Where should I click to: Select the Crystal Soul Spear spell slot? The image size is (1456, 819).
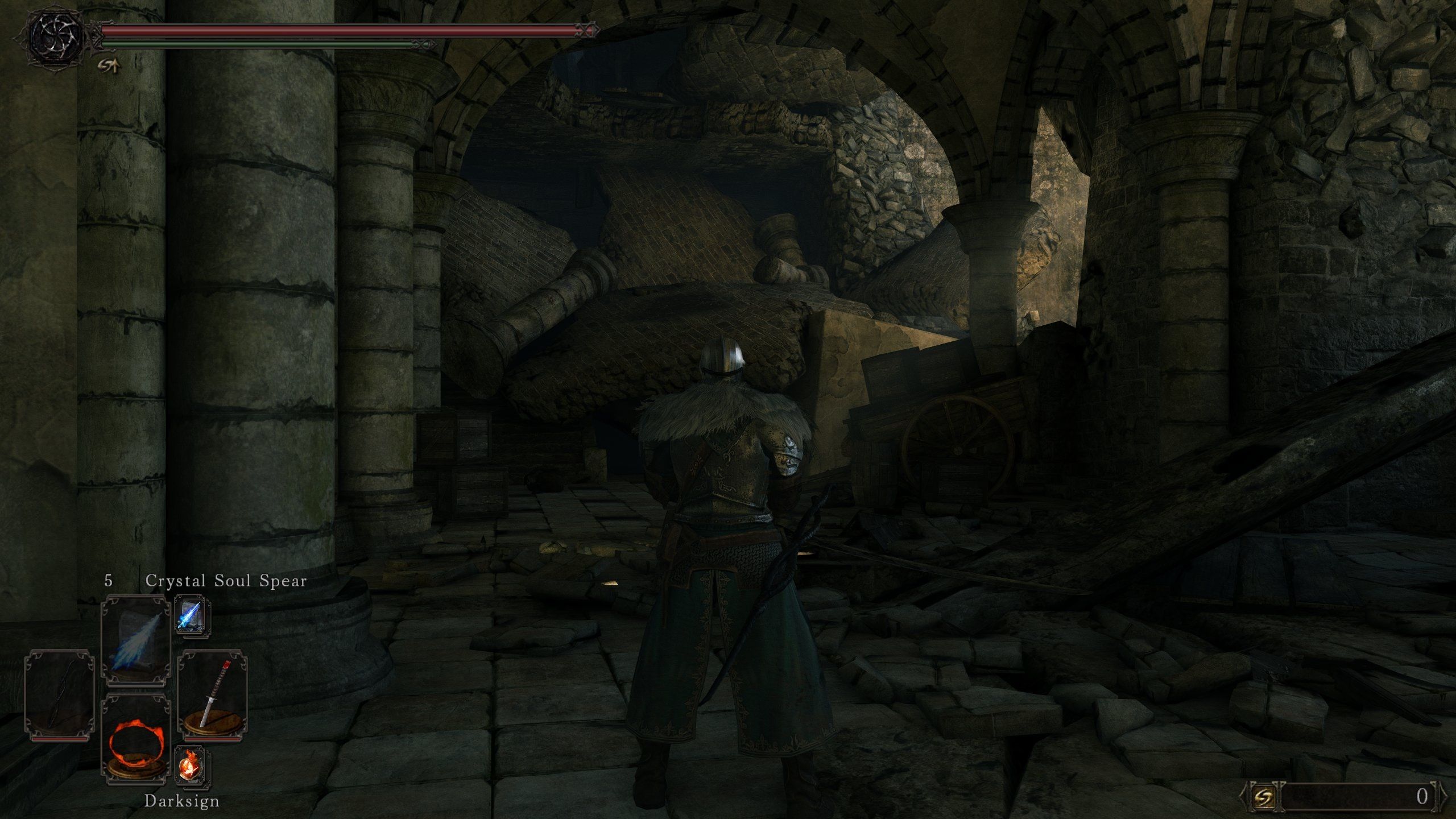coord(135,637)
